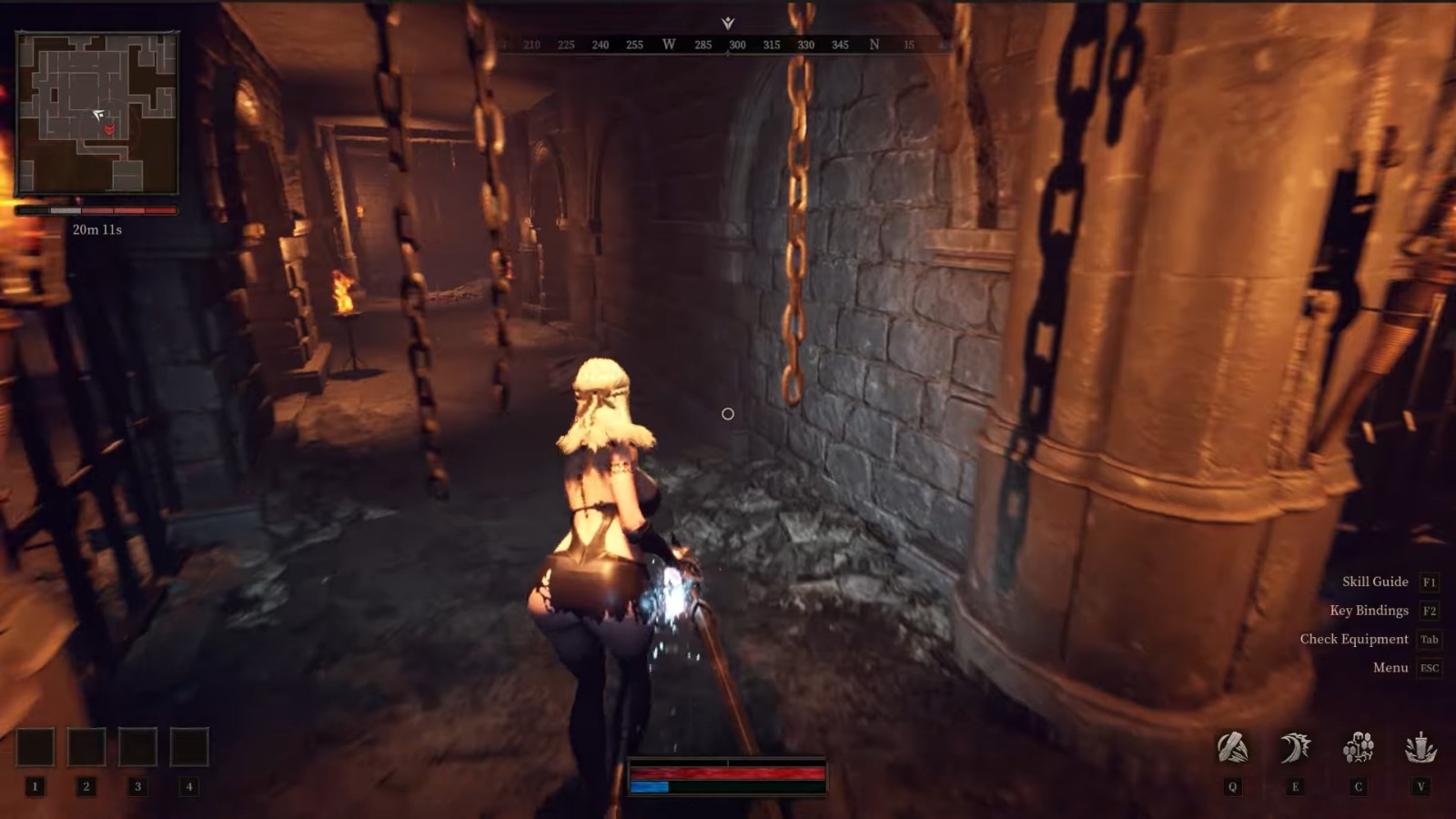Select consumable slot 1 in the hotbar

(x=34, y=744)
